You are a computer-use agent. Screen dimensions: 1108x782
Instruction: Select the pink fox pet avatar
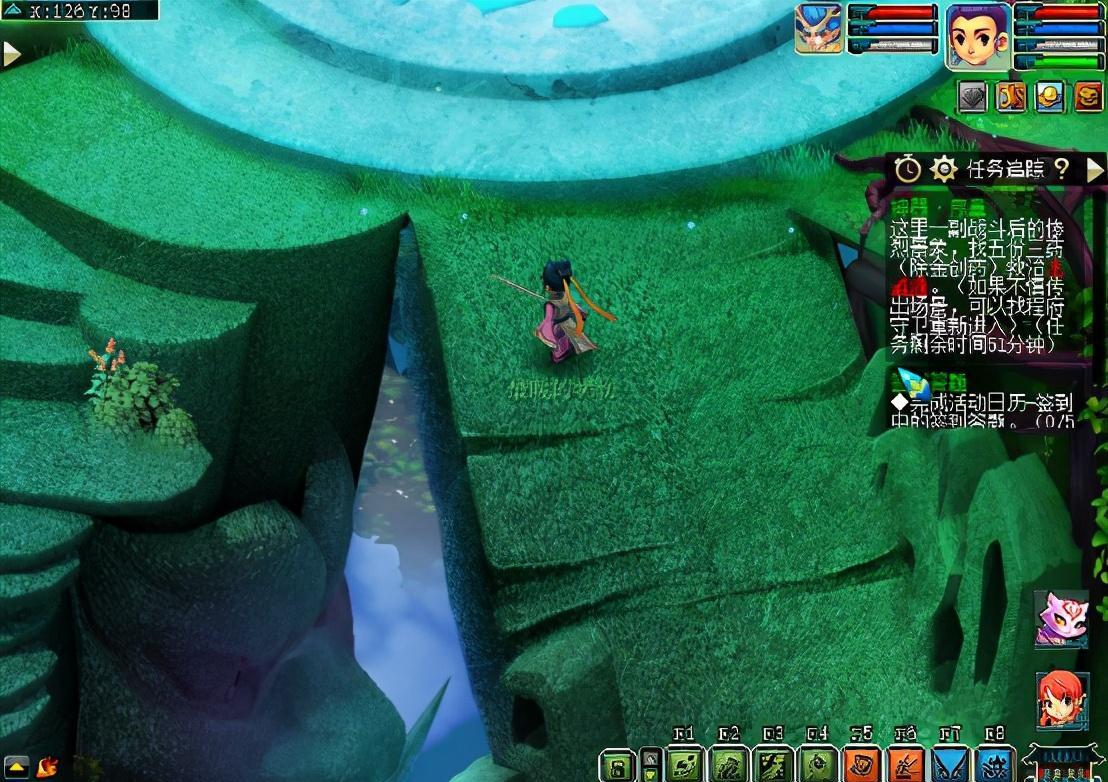1060,617
